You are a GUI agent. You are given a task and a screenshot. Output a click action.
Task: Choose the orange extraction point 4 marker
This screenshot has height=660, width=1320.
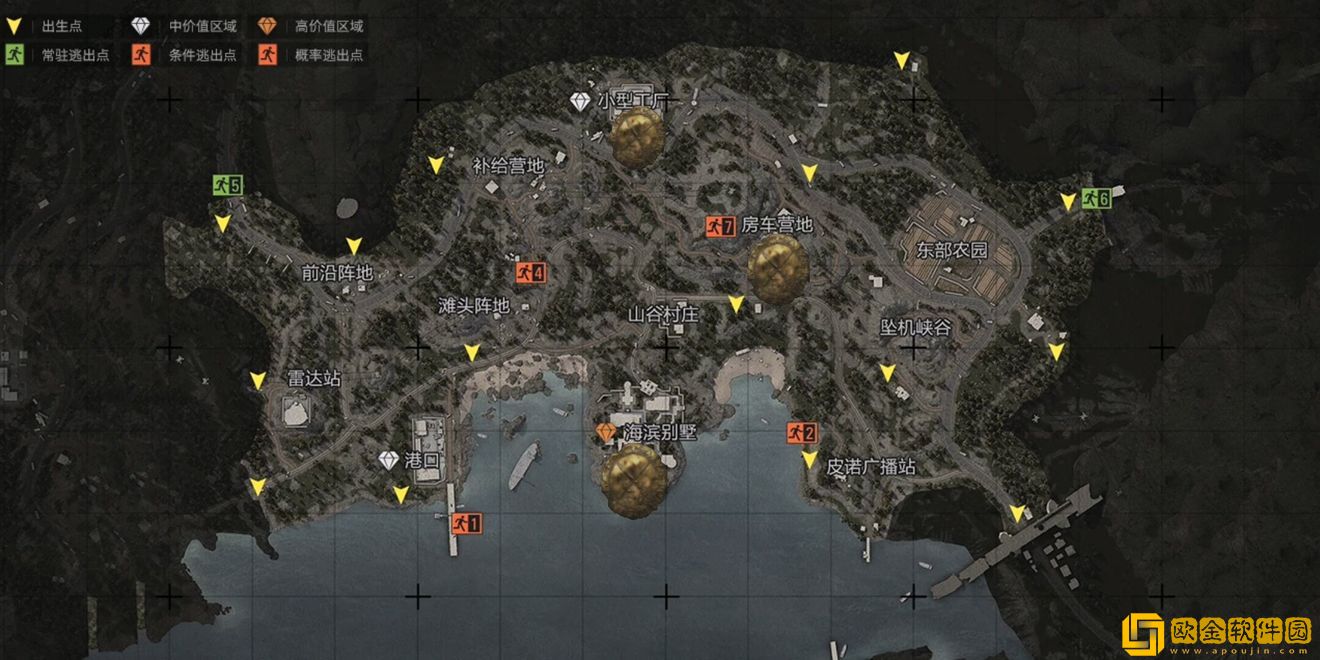pyautogui.click(x=531, y=271)
